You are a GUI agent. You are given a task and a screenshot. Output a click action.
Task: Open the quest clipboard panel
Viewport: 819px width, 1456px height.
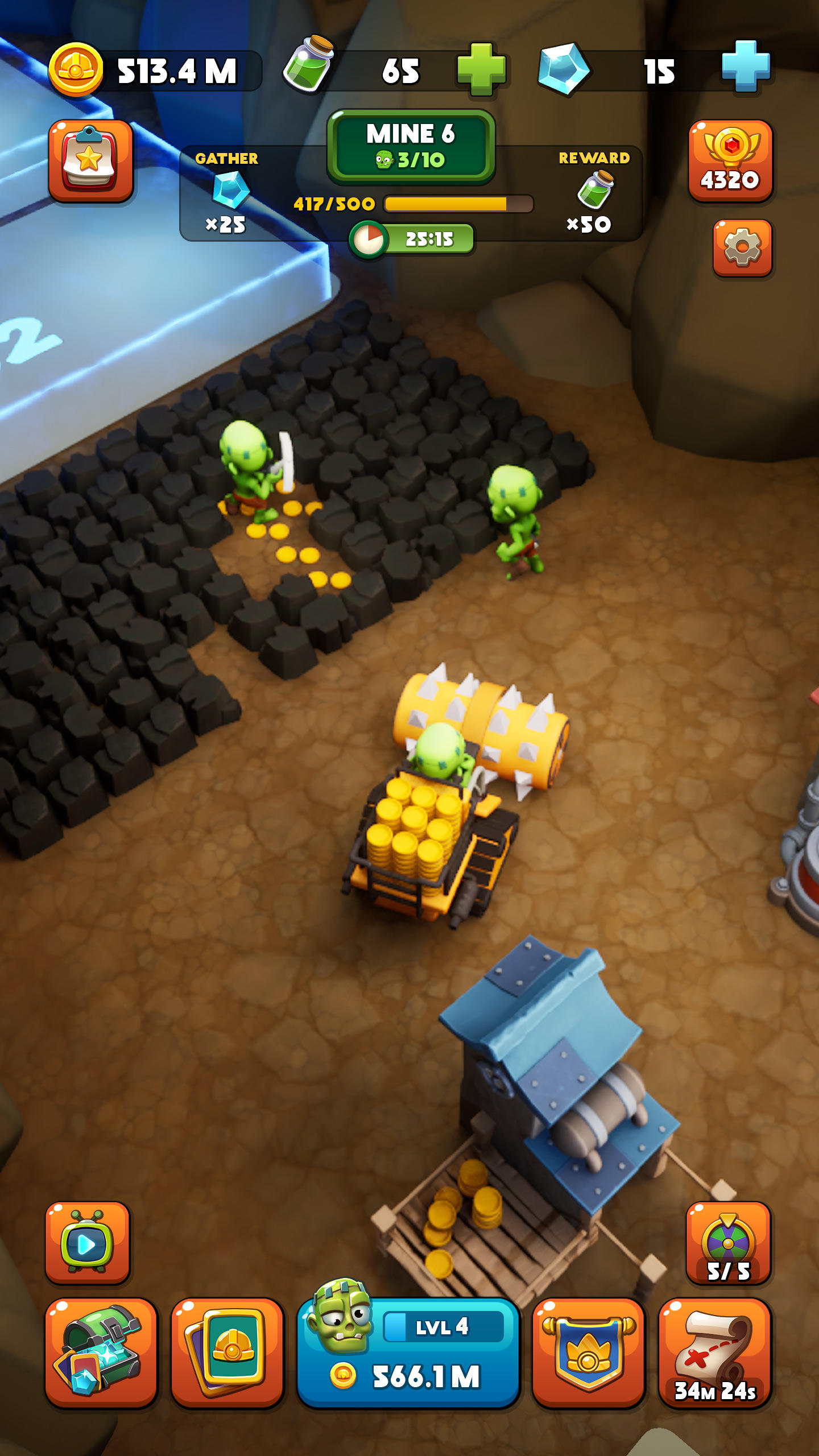(91, 160)
